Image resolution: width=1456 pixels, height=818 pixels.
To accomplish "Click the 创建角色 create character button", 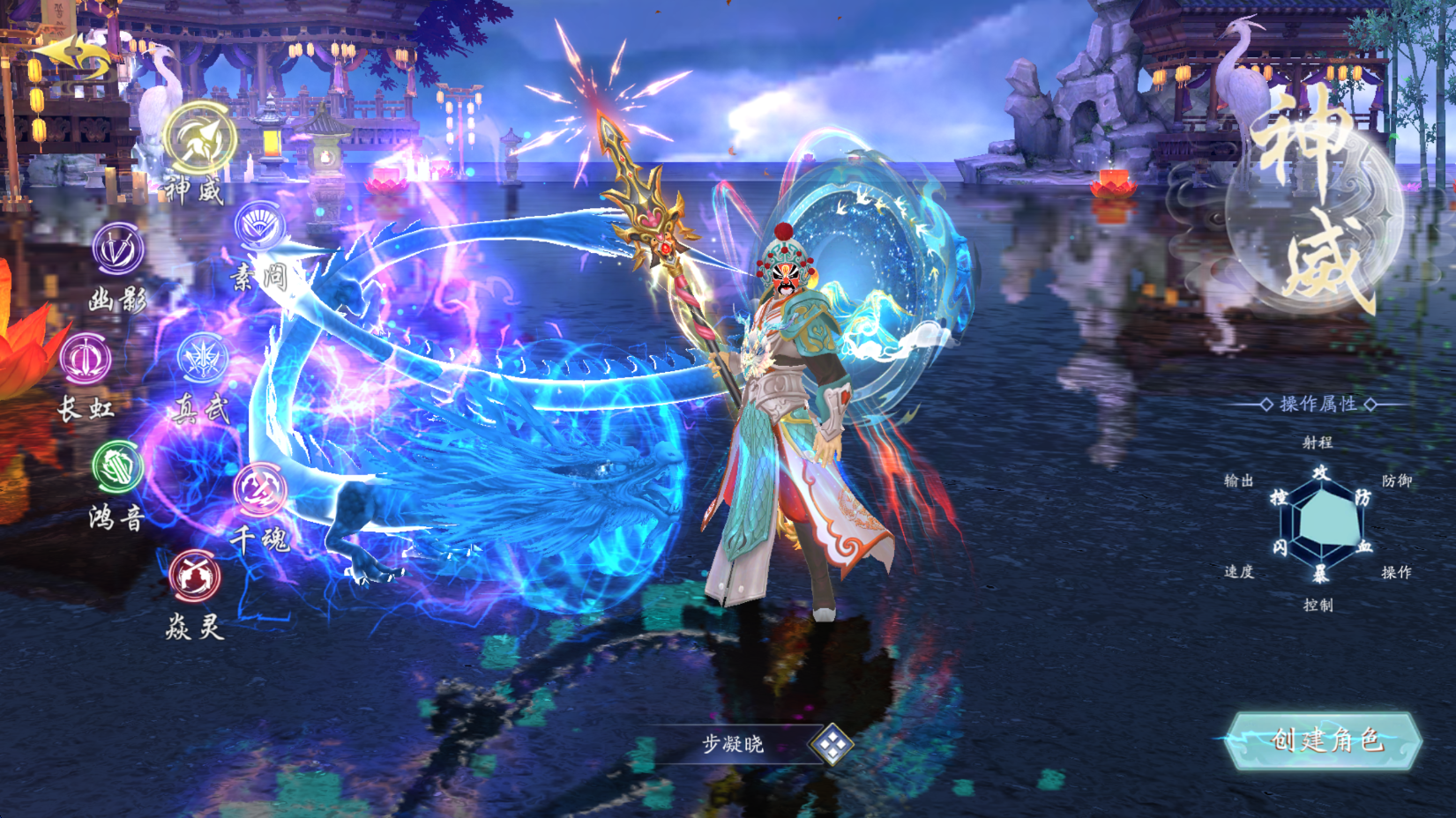I will tap(1325, 740).
